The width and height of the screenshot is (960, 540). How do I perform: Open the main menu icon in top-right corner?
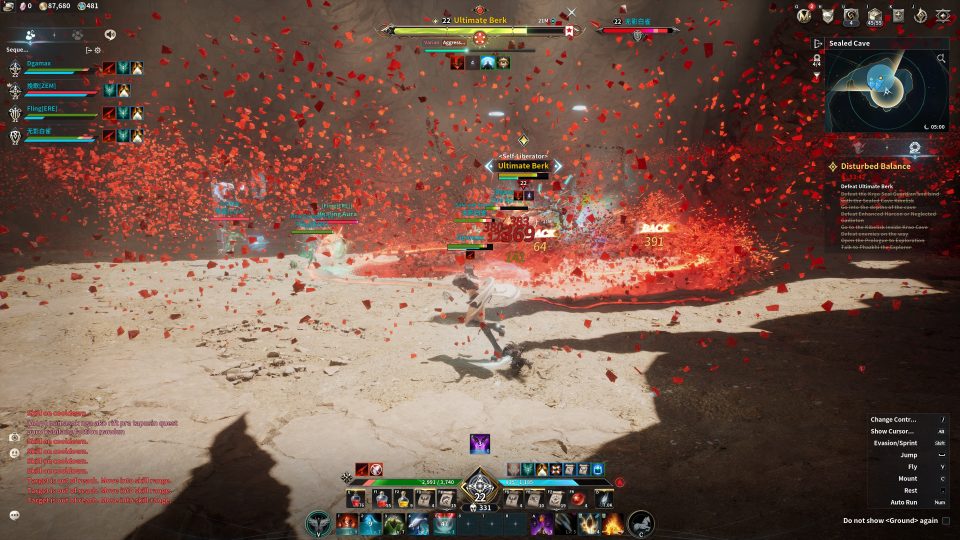click(943, 15)
